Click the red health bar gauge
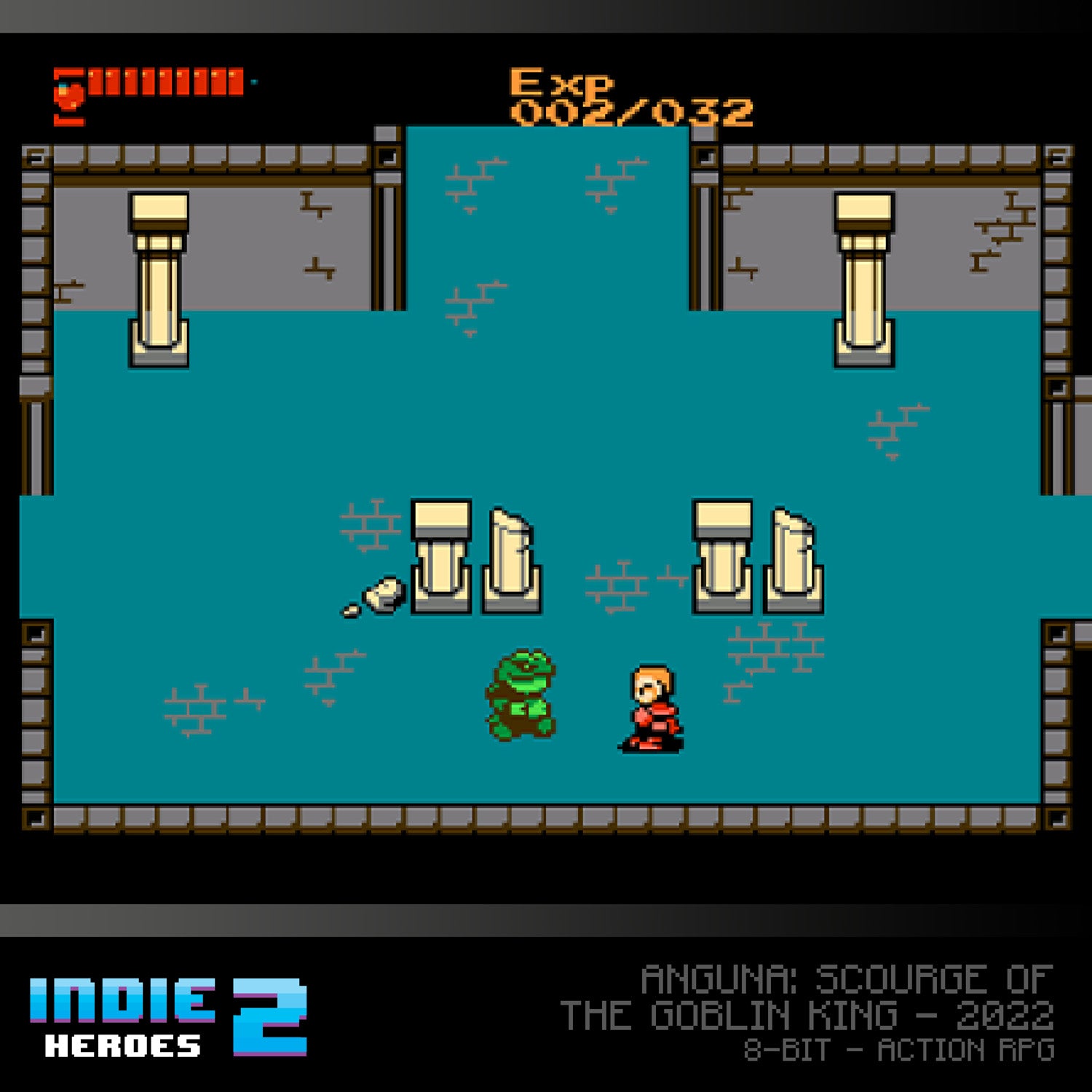Screen dimensions: 1092x1092 click(167, 80)
